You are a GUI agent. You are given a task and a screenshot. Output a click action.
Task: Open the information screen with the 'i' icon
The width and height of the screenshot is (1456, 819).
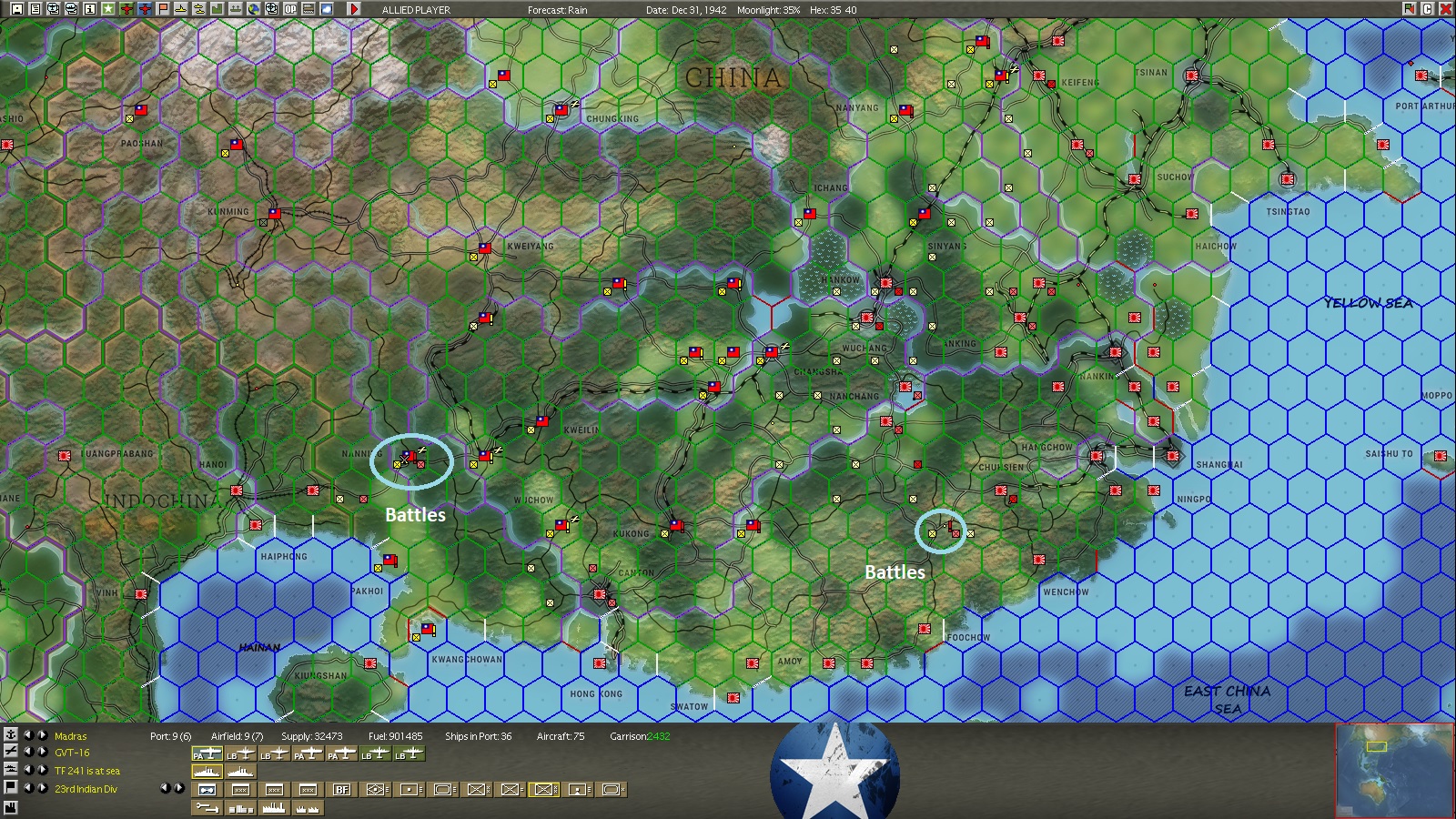[x=89, y=8]
